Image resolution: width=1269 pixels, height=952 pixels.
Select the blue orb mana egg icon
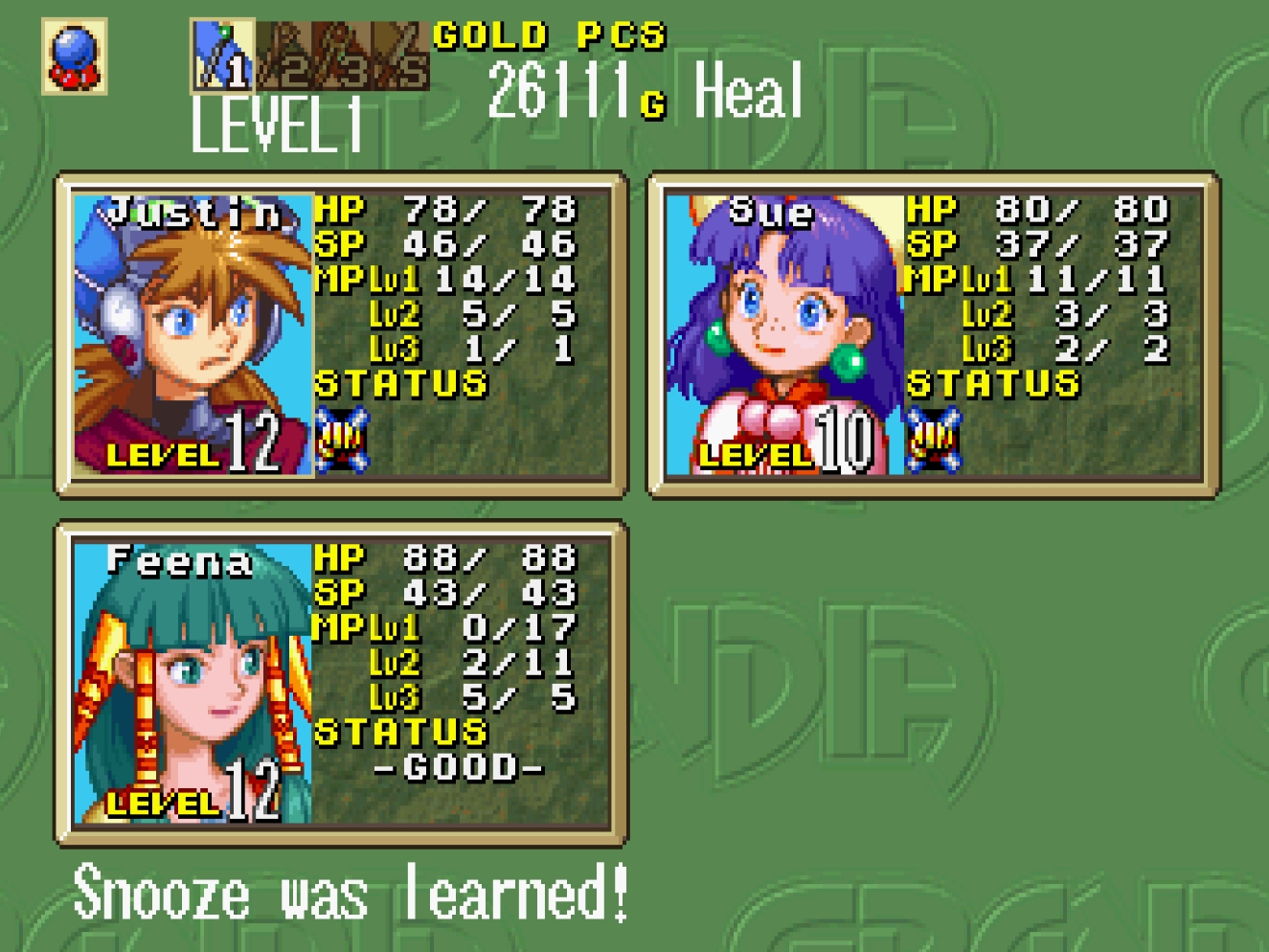(x=75, y=57)
